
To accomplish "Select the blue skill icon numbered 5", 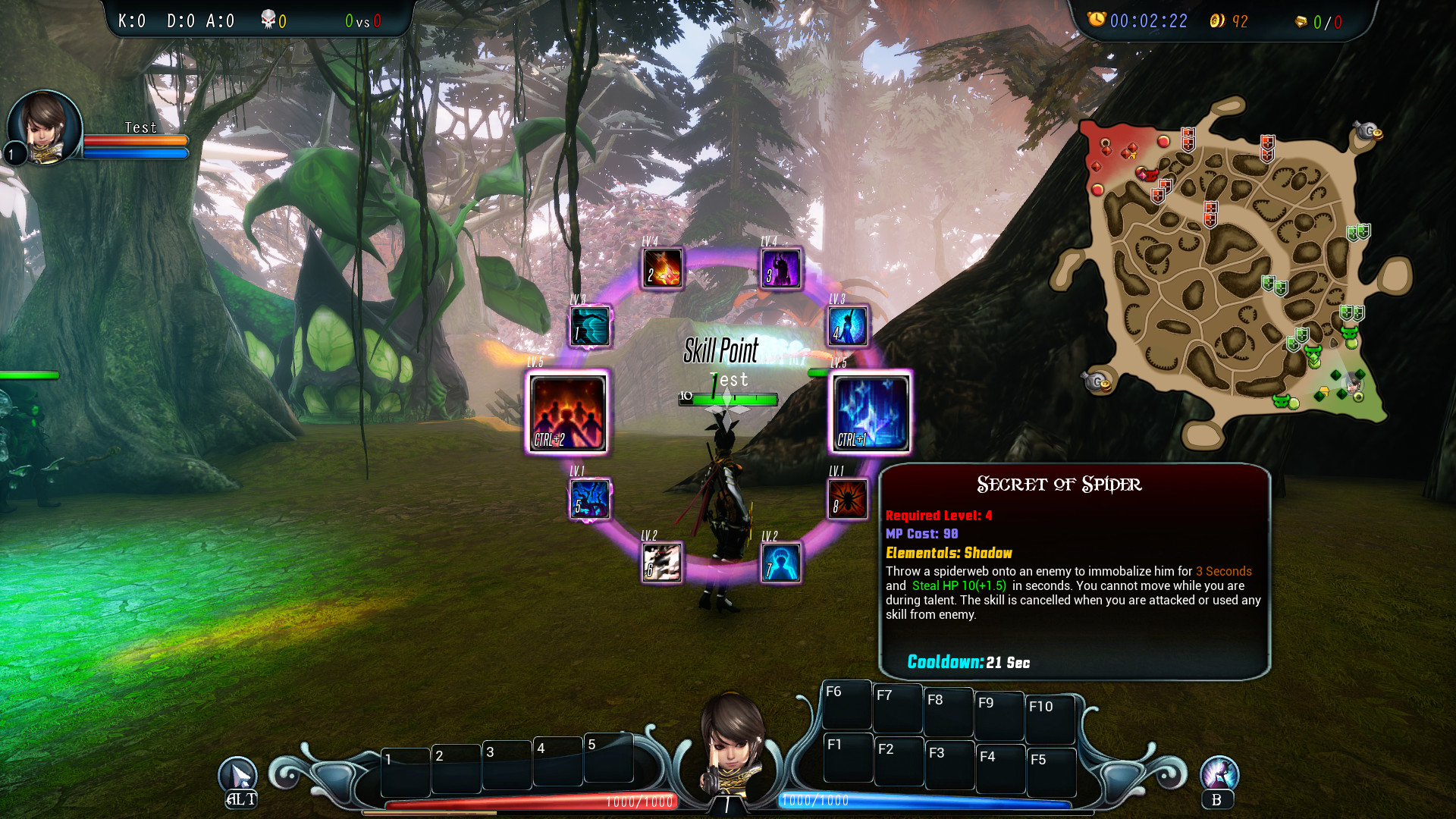I will click(x=591, y=500).
